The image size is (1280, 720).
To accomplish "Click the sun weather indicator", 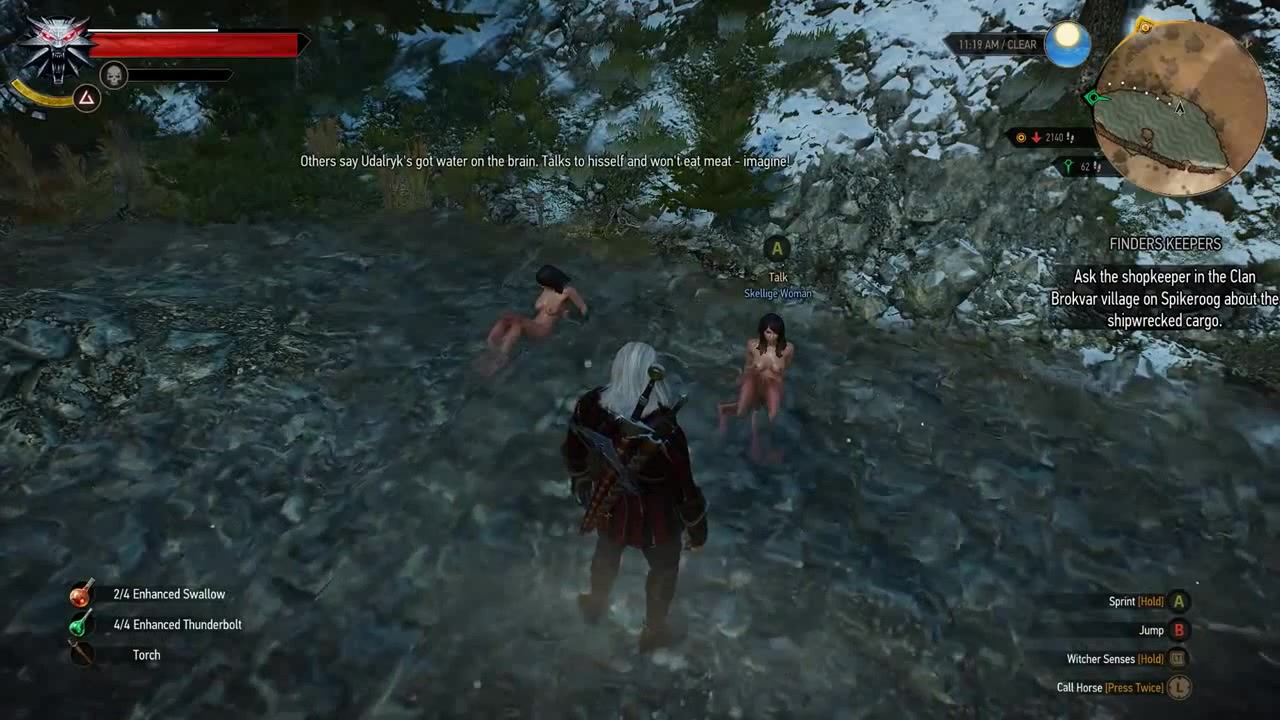I will (x=1067, y=44).
